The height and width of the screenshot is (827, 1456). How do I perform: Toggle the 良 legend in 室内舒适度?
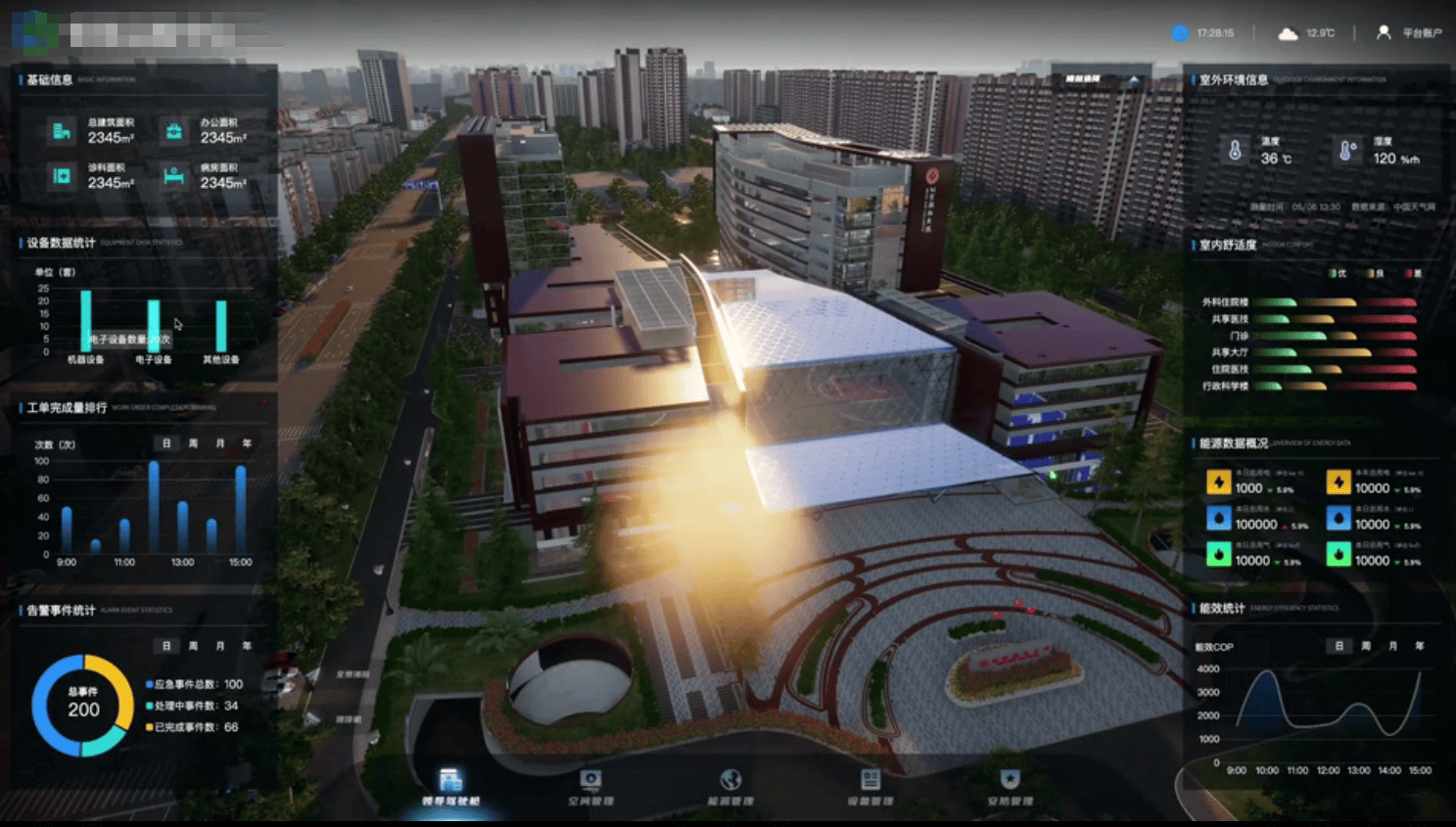click(1374, 274)
